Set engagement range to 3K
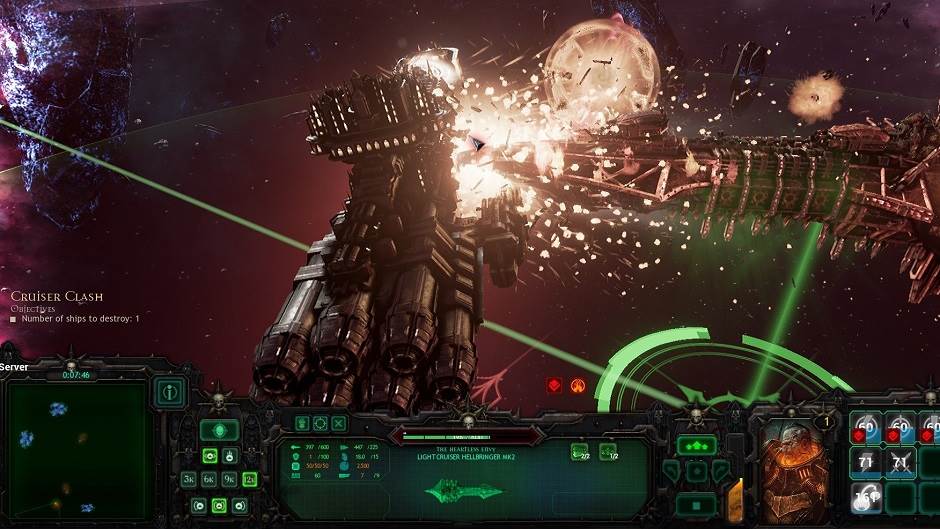Viewport: 940px width, 529px height. point(188,479)
